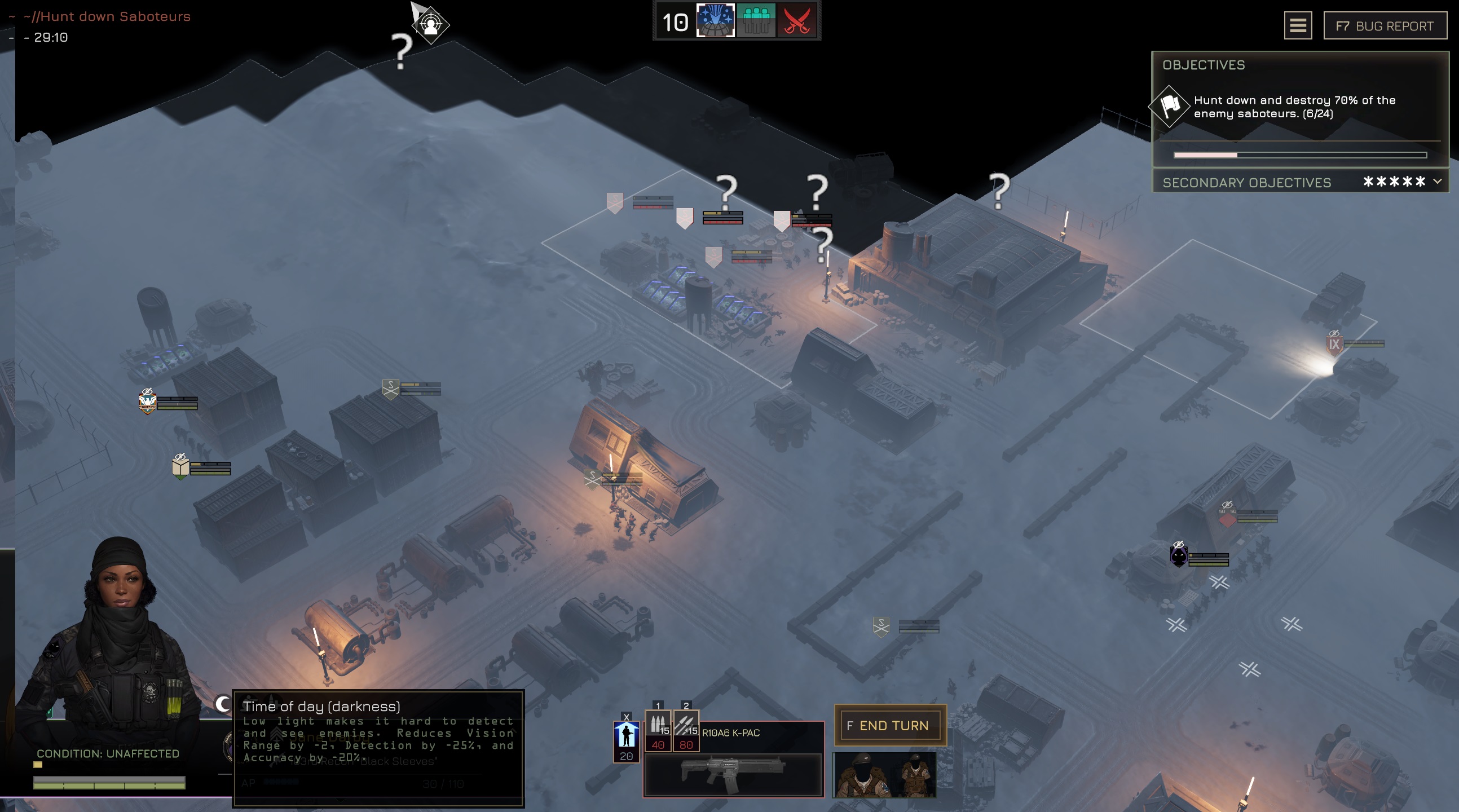Select the red crossed-sabers enemy icon
Viewport: 1459px width, 812px height.
click(x=797, y=21)
